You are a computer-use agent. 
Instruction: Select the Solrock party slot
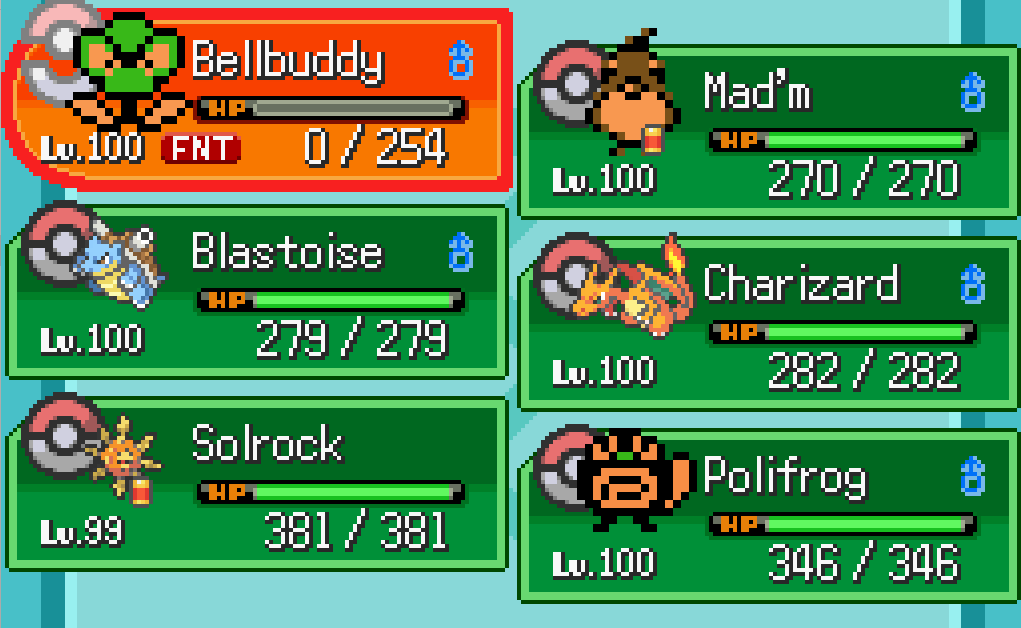260,484
